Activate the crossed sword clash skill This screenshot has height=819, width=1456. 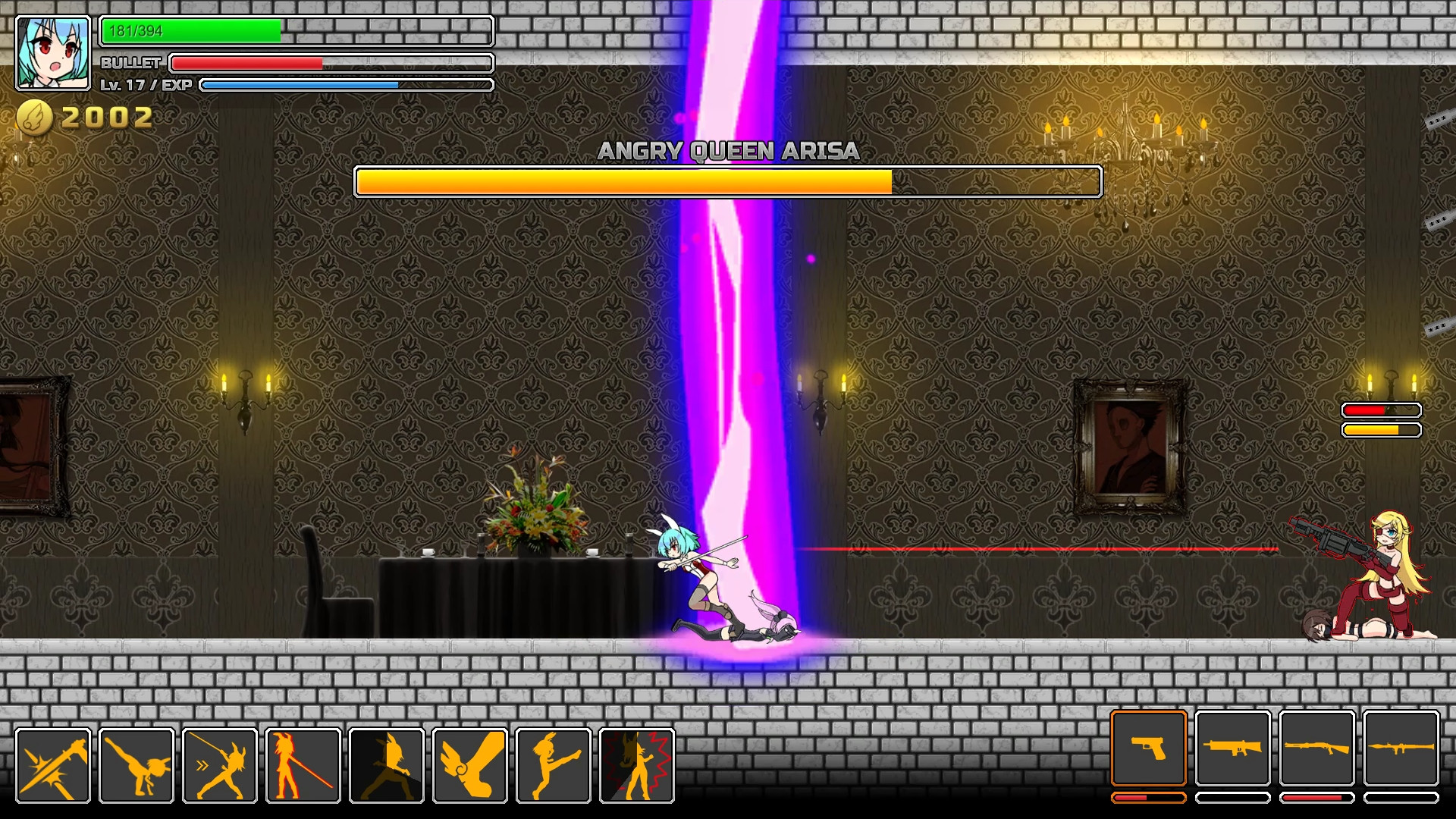point(53,764)
